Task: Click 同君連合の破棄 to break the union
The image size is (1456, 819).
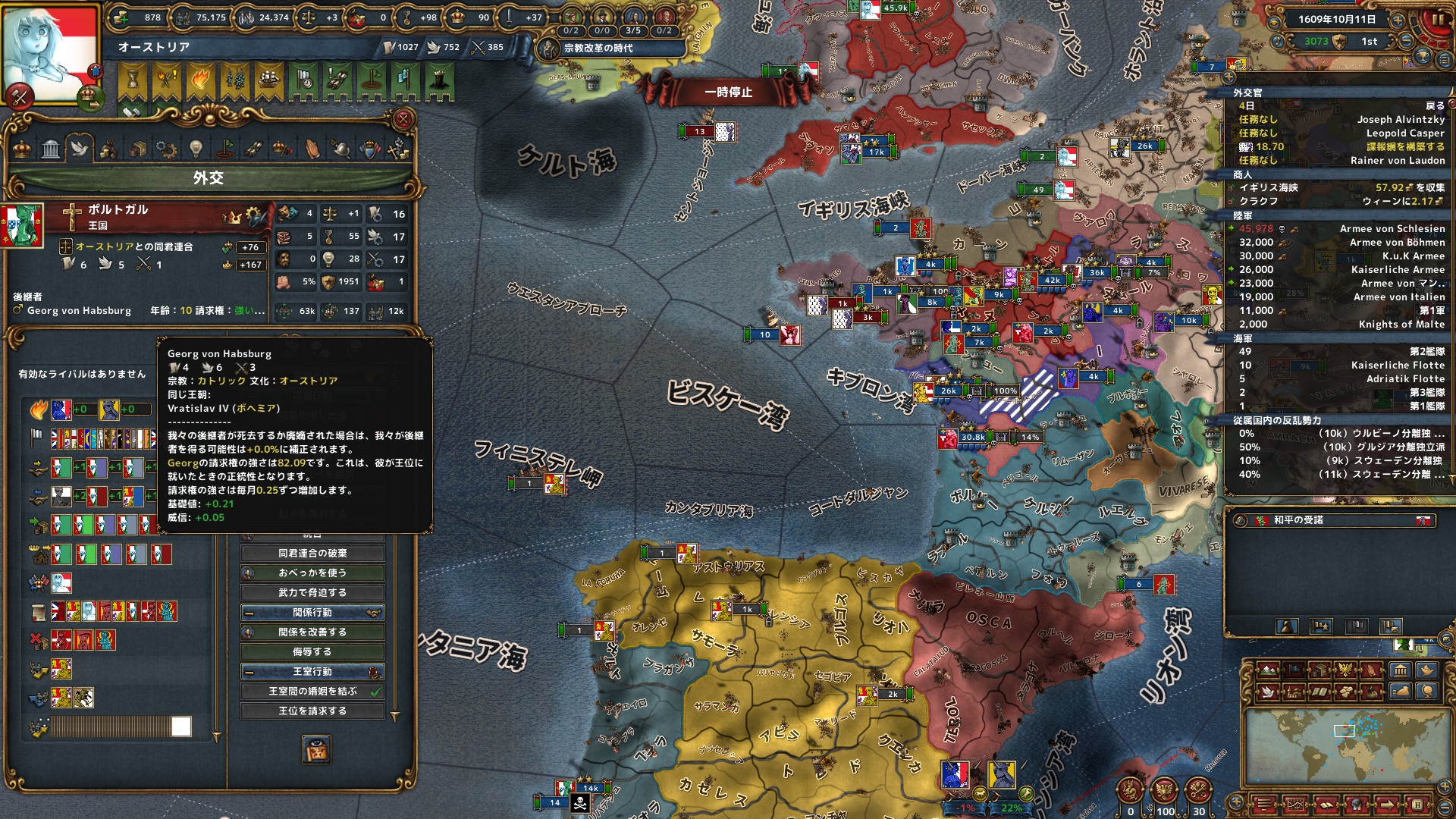Action: [x=312, y=554]
